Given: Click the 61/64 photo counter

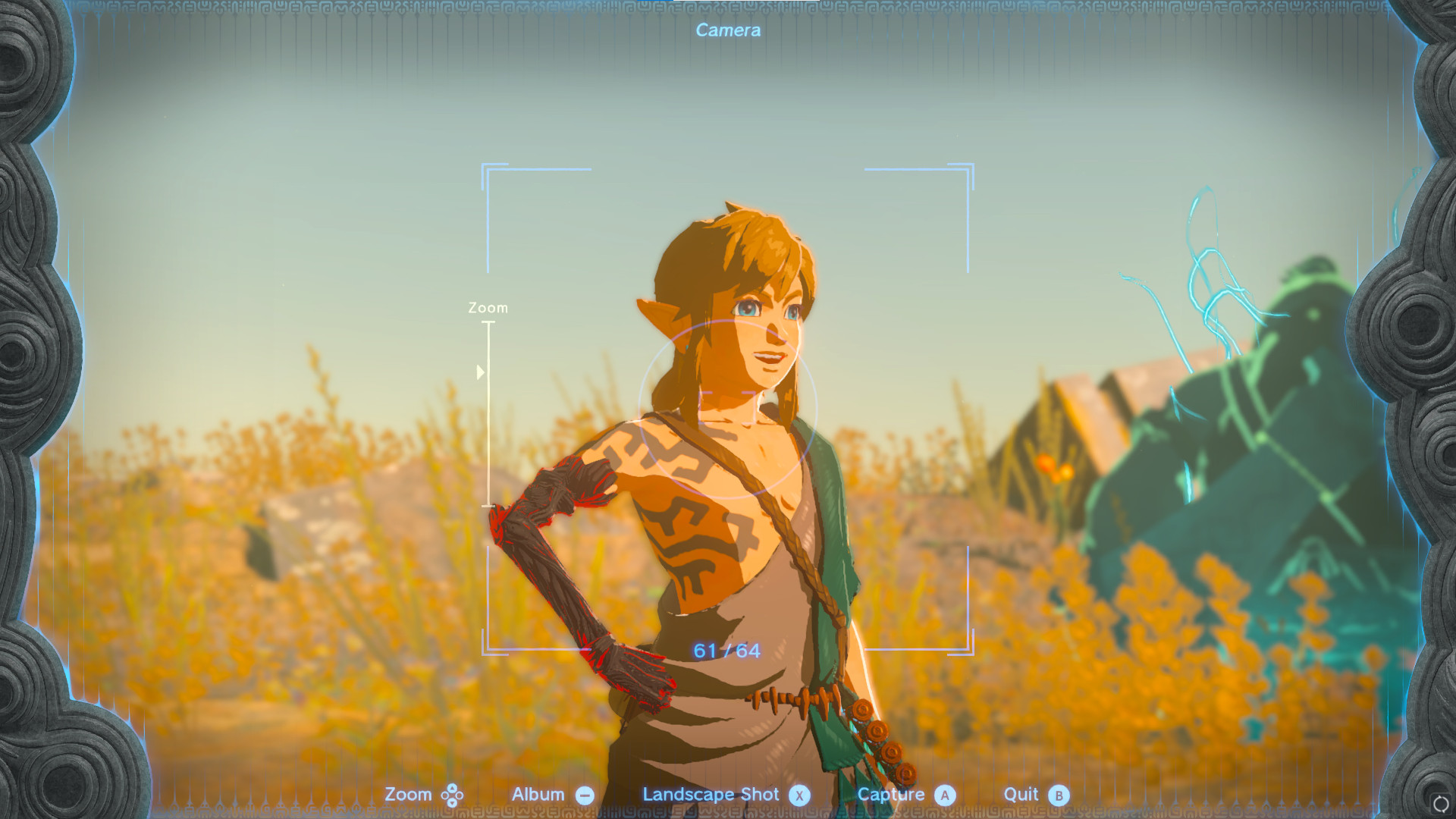Looking at the screenshot, I should [726, 649].
